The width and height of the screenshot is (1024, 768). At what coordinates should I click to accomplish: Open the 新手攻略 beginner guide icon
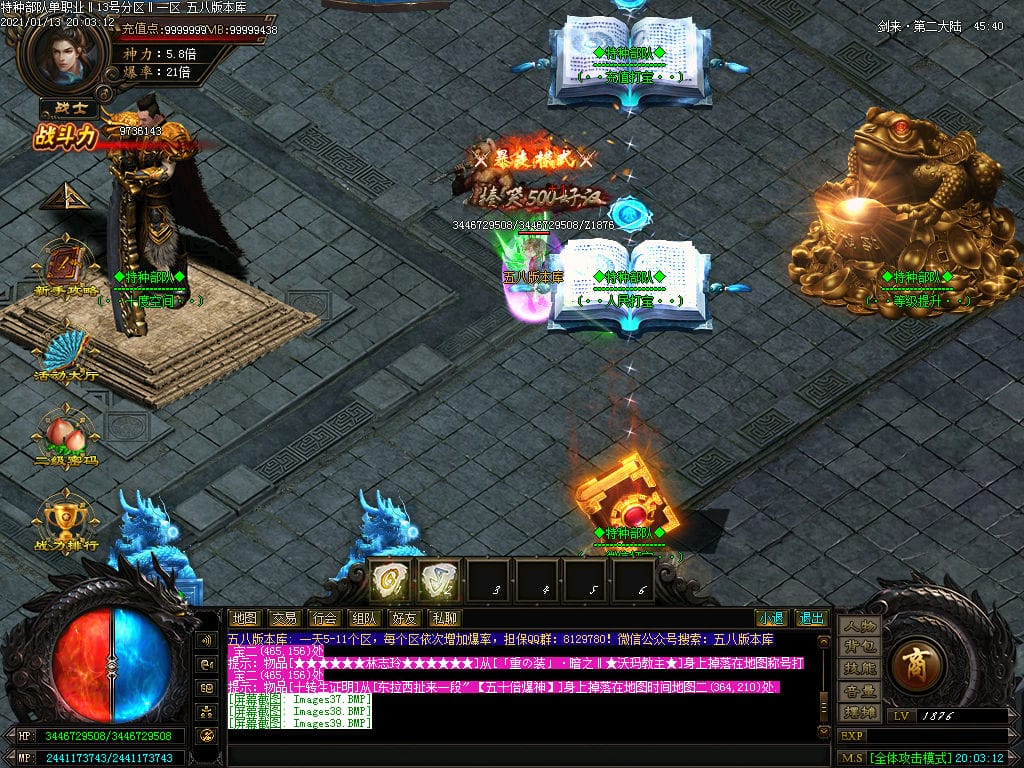(66, 270)
